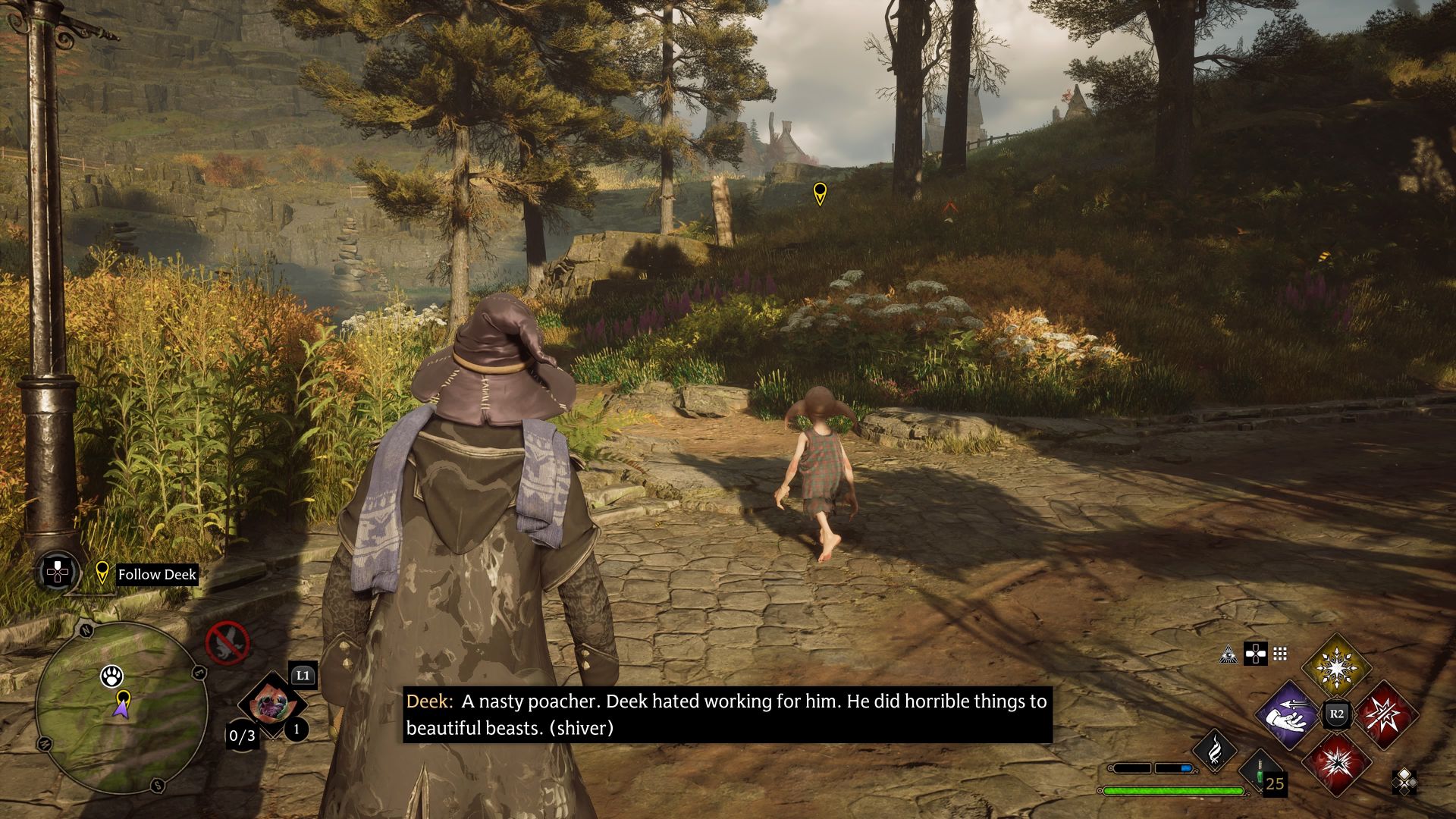Screen dimensions: 1456x819
Task: Click the Revelio eye-in-triangle icon
Action: pos(1228,654)
